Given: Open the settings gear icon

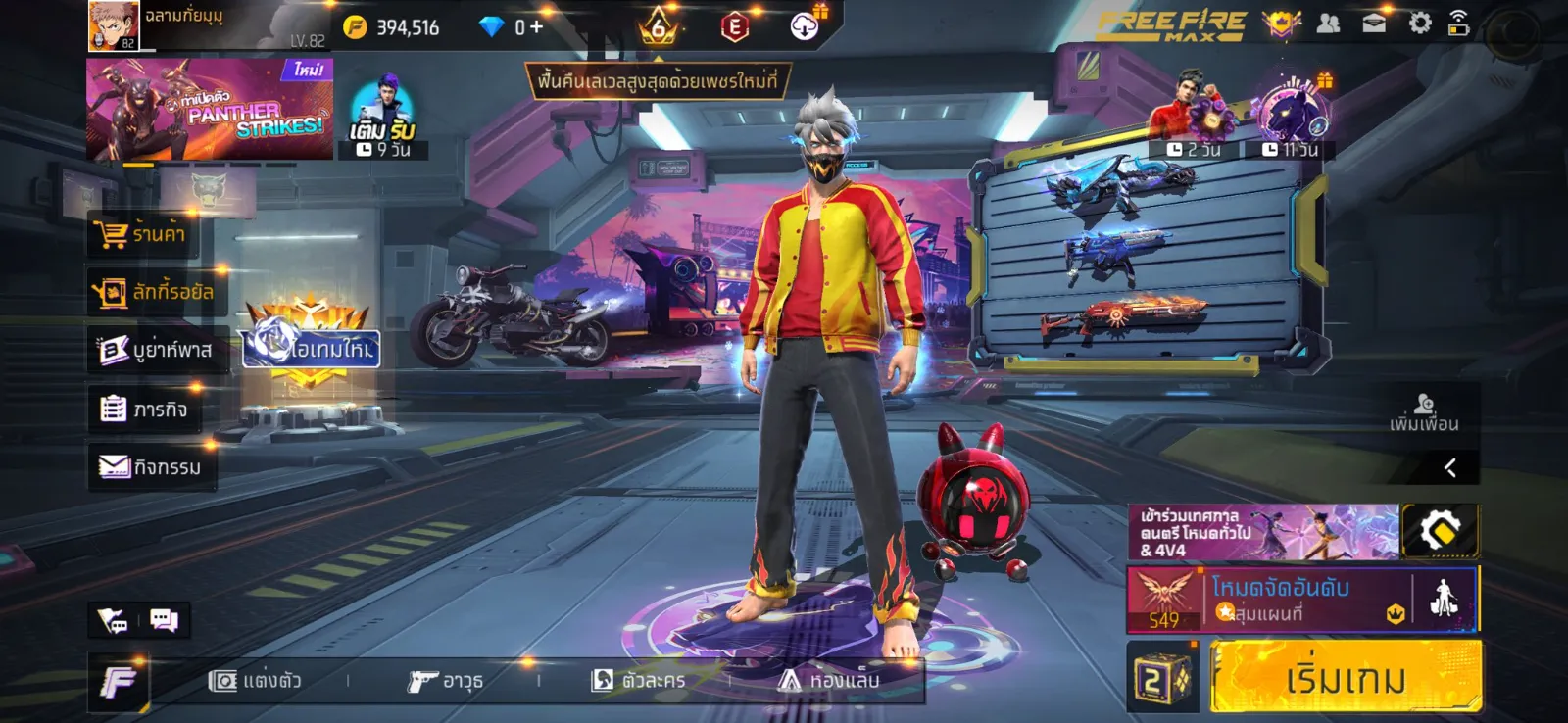Looking at the screenshot, I should [1419, 24].
